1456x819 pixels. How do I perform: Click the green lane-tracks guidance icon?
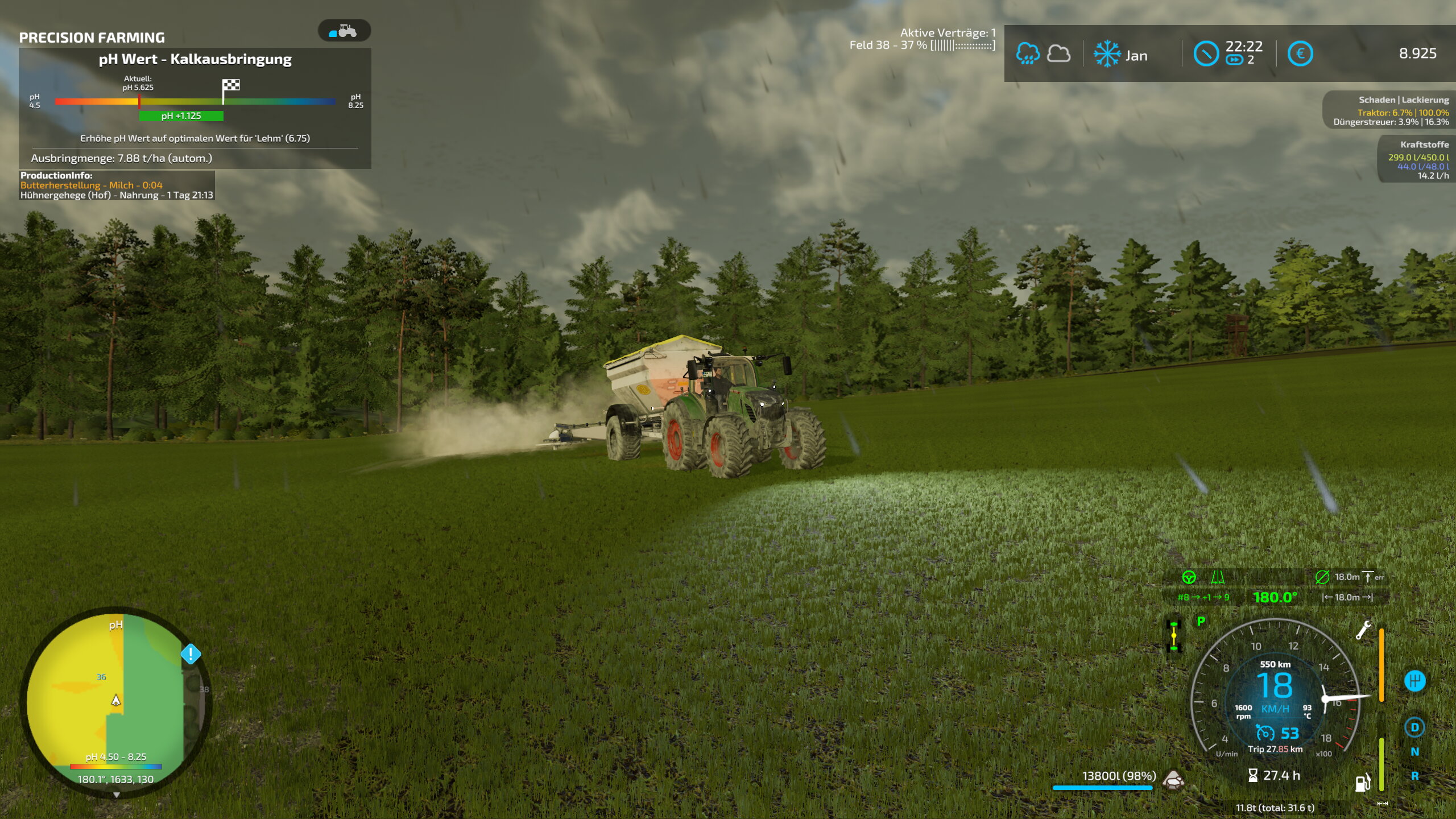point(1218,577)
